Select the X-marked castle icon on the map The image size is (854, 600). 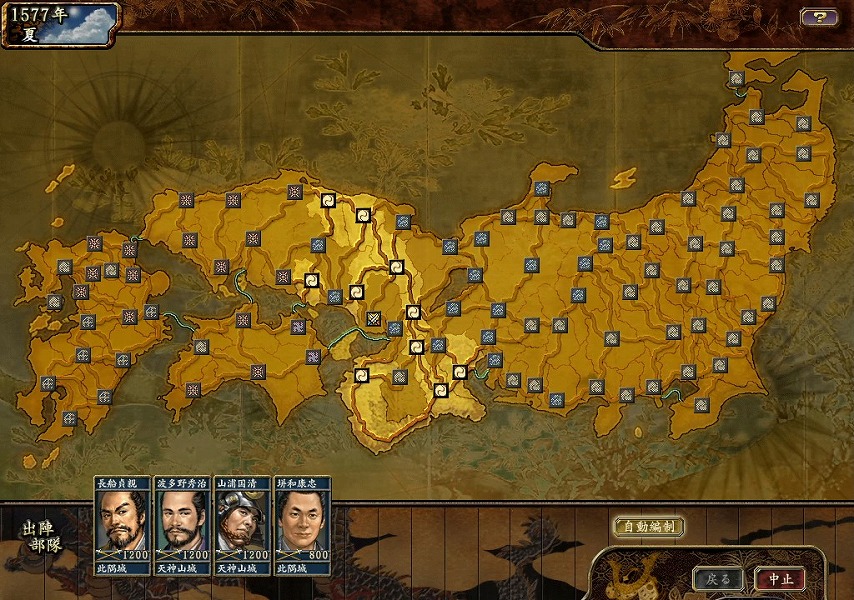(373, 320)
